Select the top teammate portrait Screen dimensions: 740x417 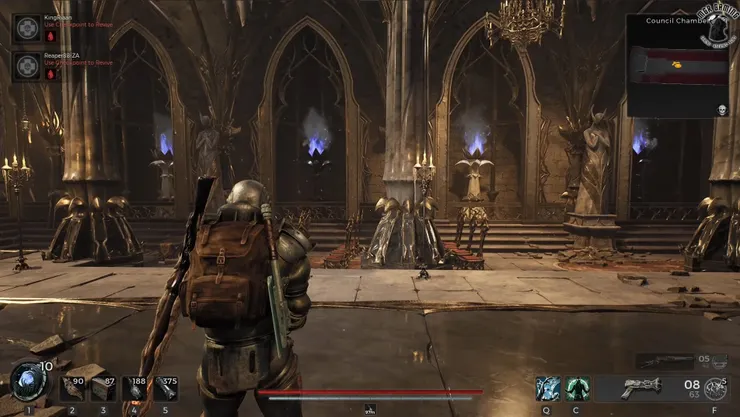27,28
